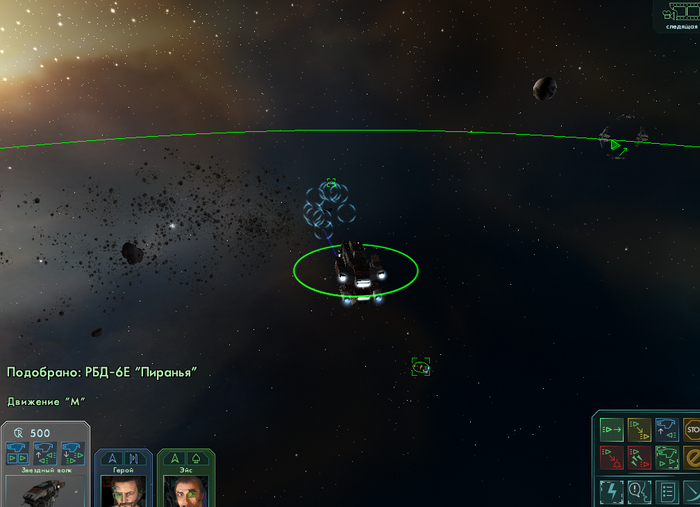Activate the lightning bolt ability icon
This screenshot has height=507, width=700.
coord(611,491)
